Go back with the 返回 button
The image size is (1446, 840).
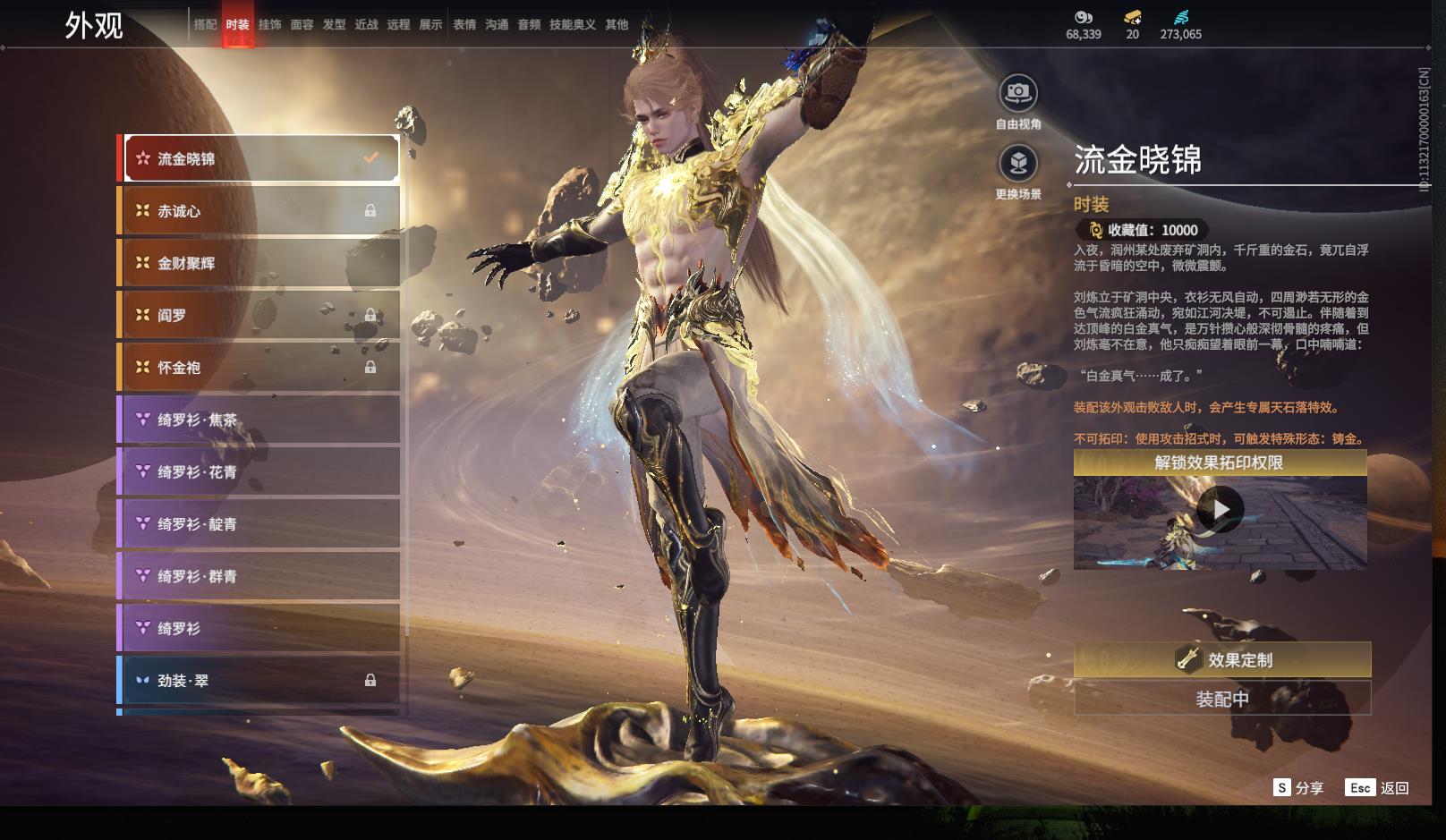coord(1378,788)
